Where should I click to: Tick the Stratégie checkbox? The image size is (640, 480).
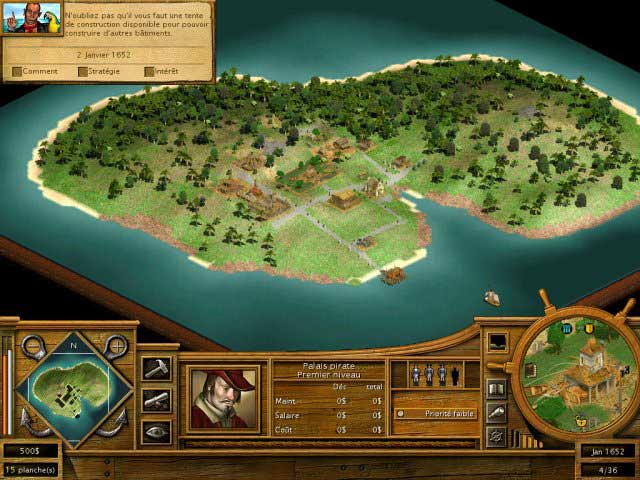(x=83, y=72)
